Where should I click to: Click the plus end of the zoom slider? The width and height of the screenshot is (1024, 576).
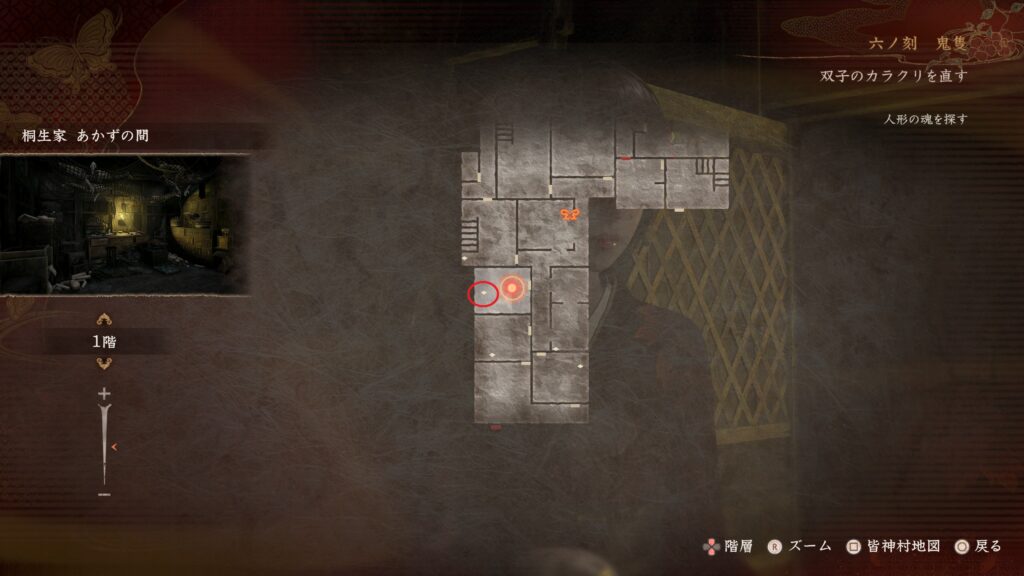[104, 395]
